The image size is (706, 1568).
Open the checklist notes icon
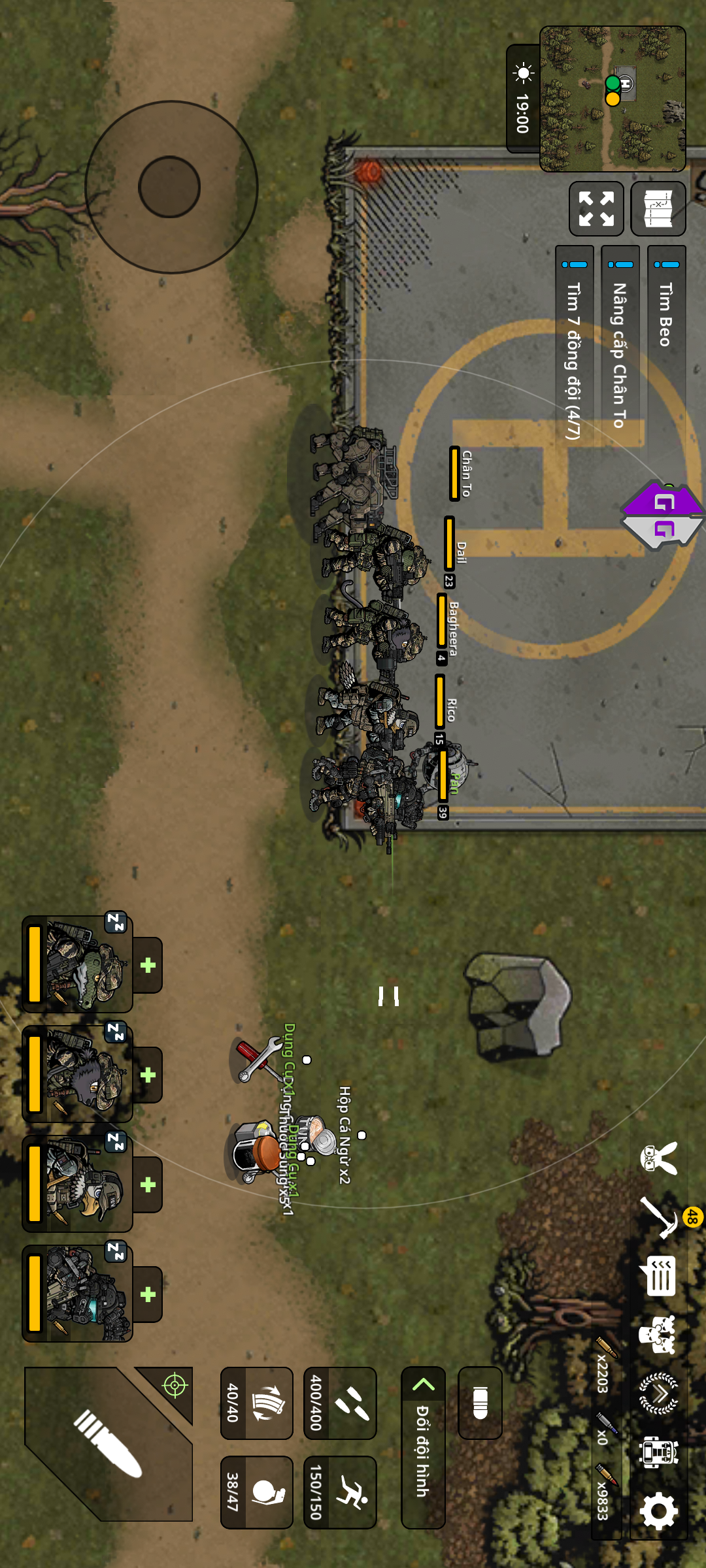coord(659,1275)
